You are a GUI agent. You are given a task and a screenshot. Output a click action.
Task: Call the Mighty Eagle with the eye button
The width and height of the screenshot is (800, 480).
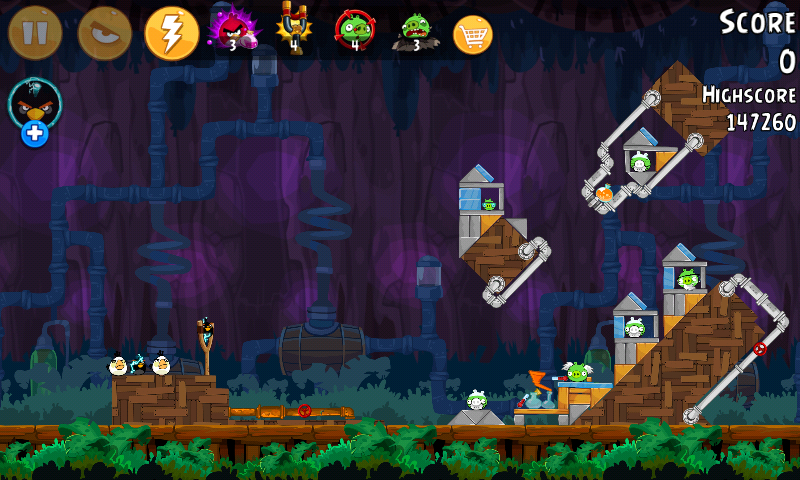(104, 33)
